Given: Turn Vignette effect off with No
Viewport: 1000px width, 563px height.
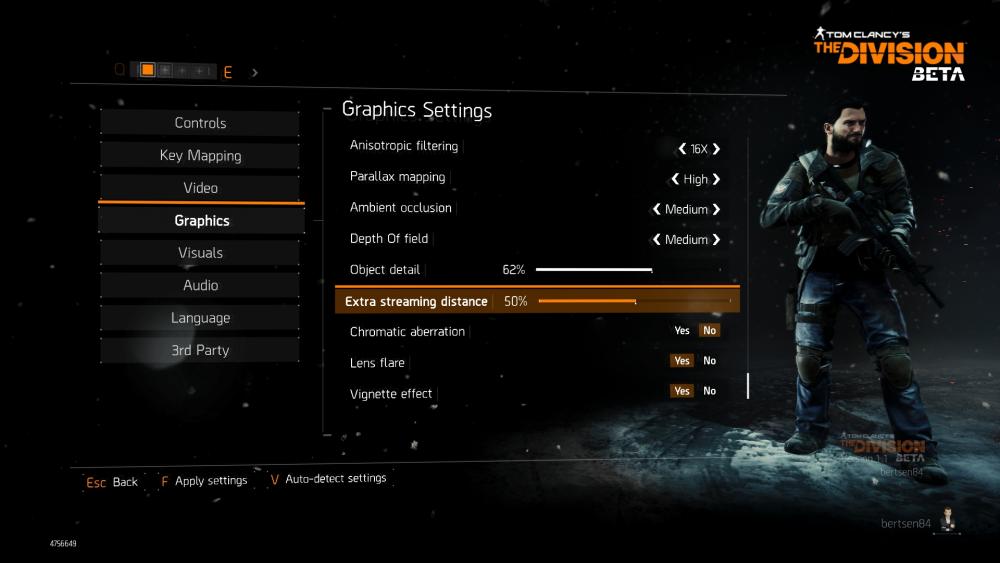Looking at the screenshot, I should point(710,391).
